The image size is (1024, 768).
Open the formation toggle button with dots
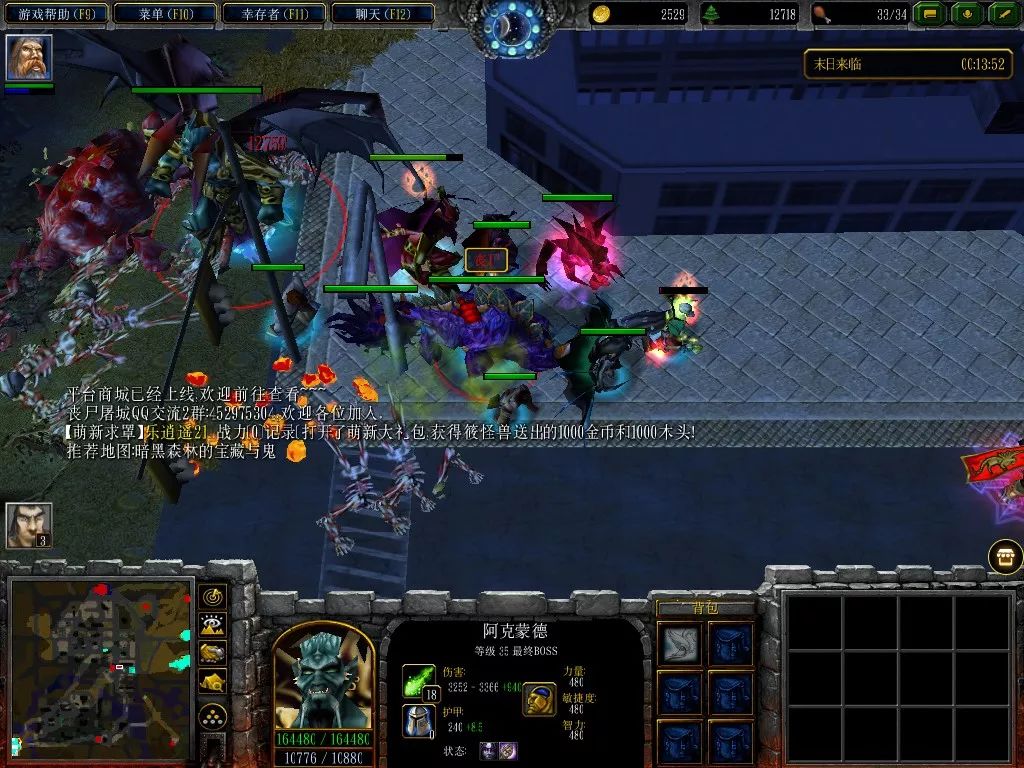pos(213,717)
